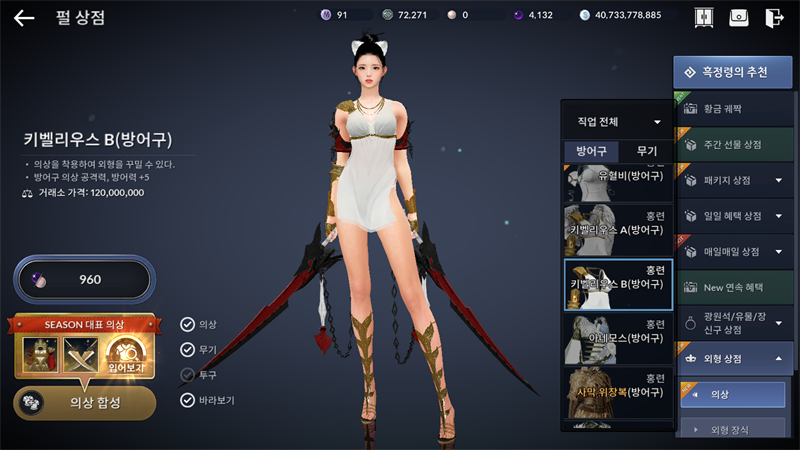This screenshot has width=800, height=450.
Task: Open 흑정령의 추천 recommendations
Action: click(x=726, y=72)
